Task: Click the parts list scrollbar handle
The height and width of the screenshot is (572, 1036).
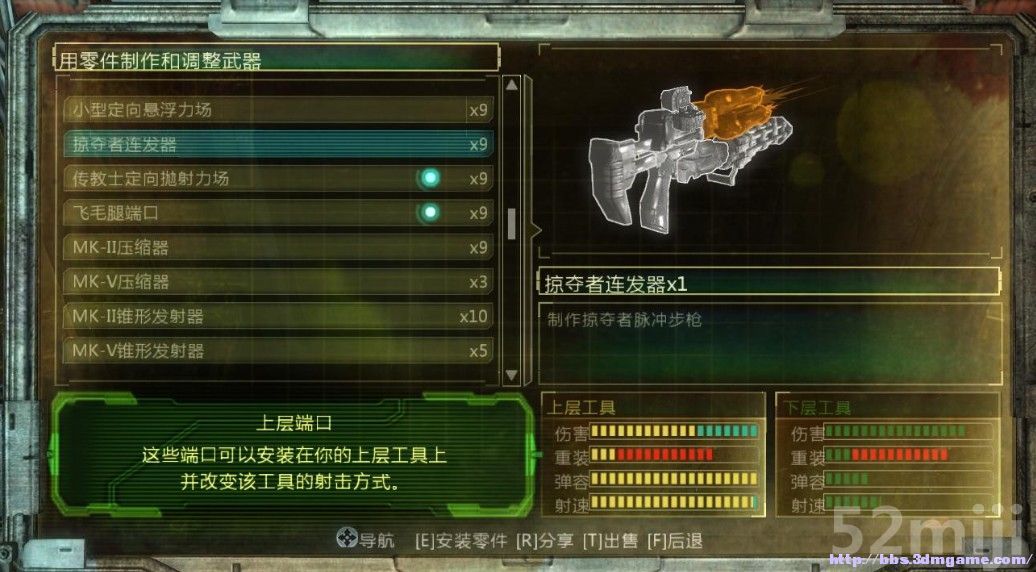Action: point(512,224)
